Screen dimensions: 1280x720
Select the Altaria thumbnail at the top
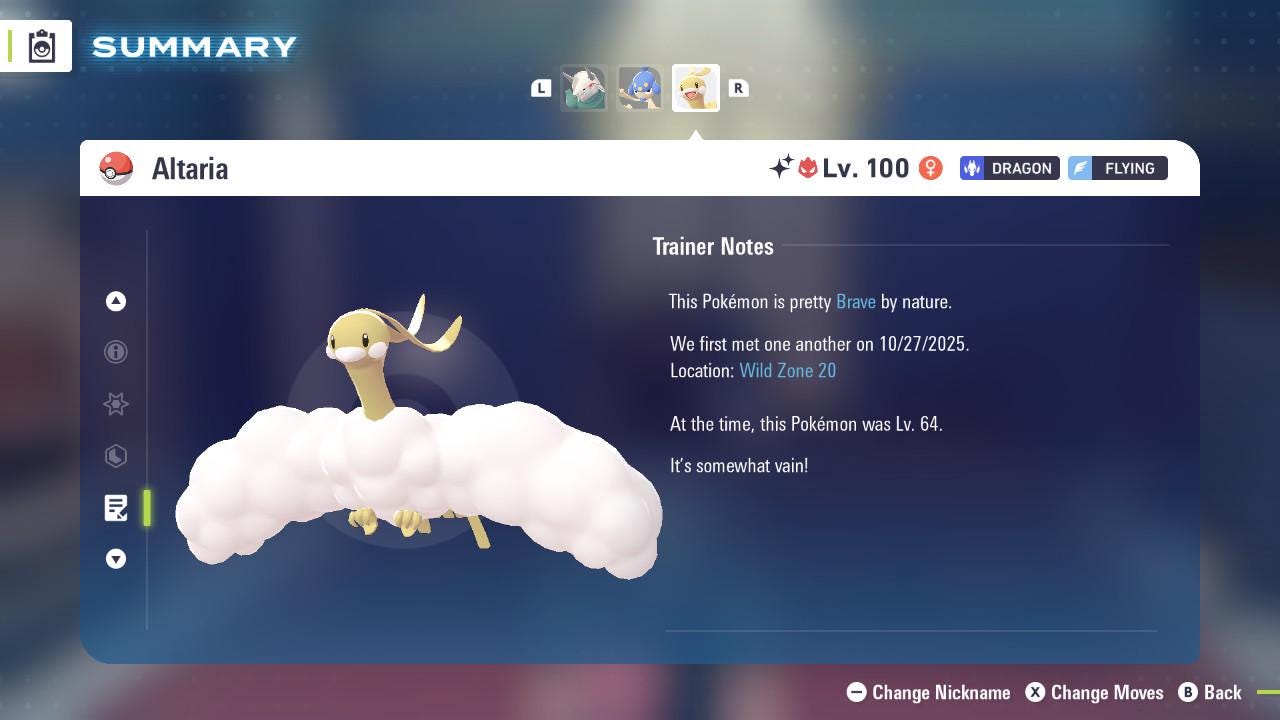point(695,87)
